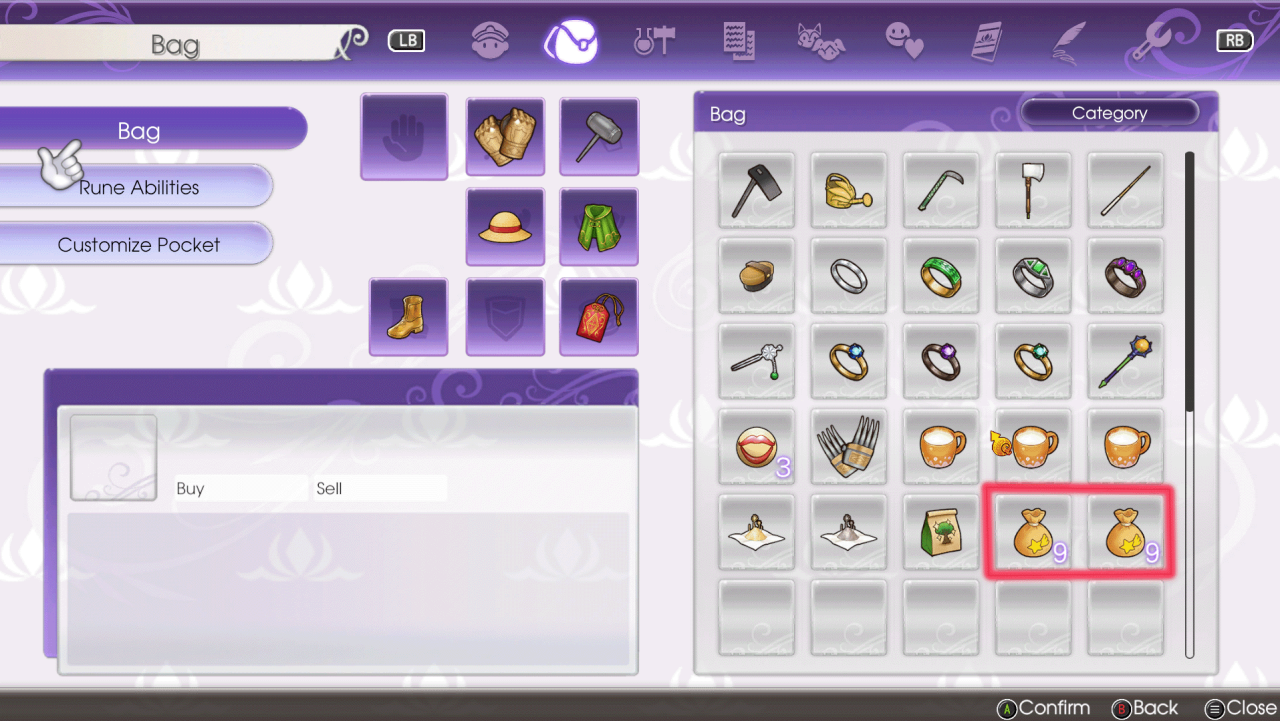Select the equipped golden gloves slot
The width and height of the screenshot is (1280, 721).
coord(505,137)
